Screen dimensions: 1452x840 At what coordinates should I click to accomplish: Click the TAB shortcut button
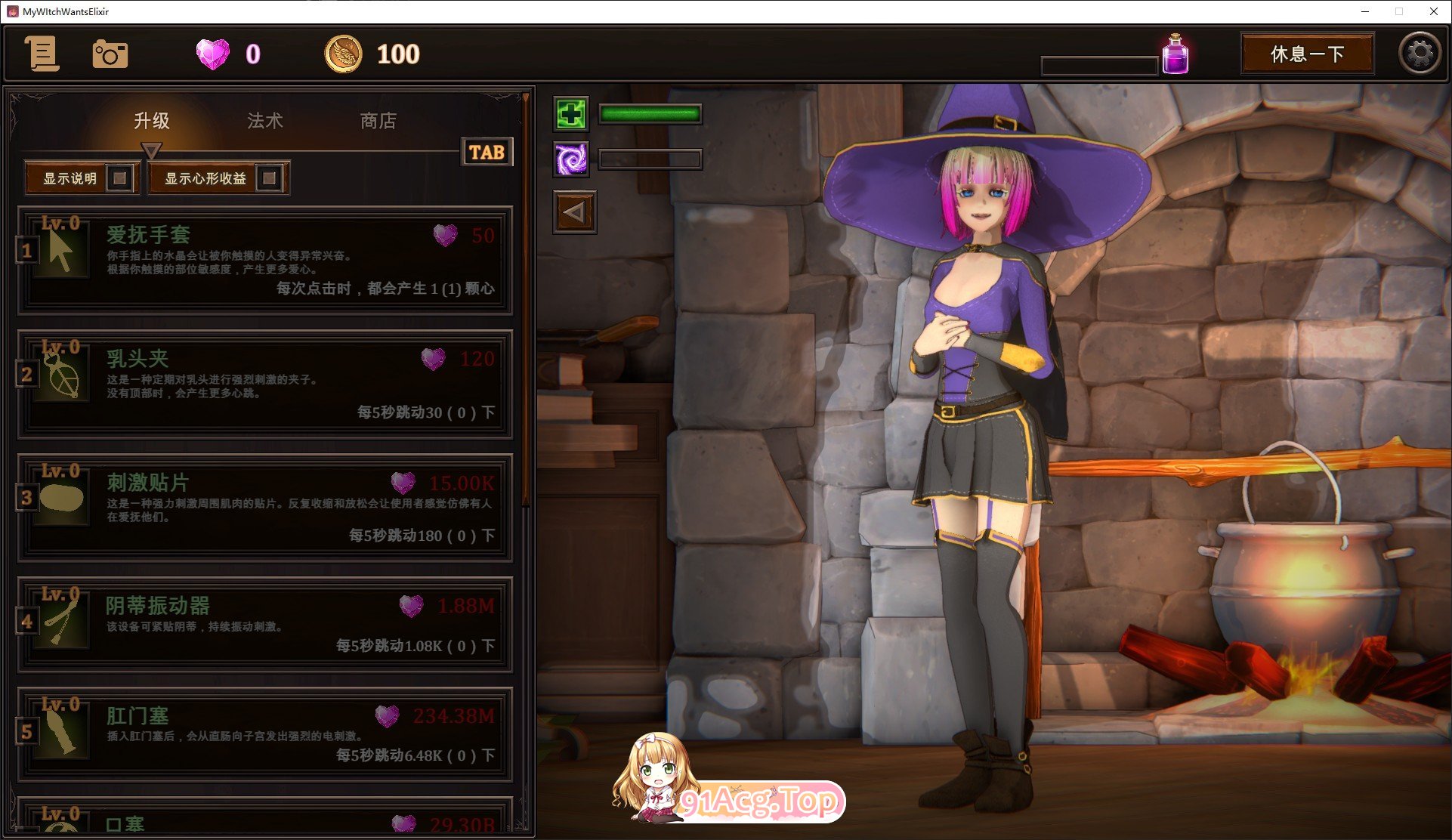click(487, 152)
